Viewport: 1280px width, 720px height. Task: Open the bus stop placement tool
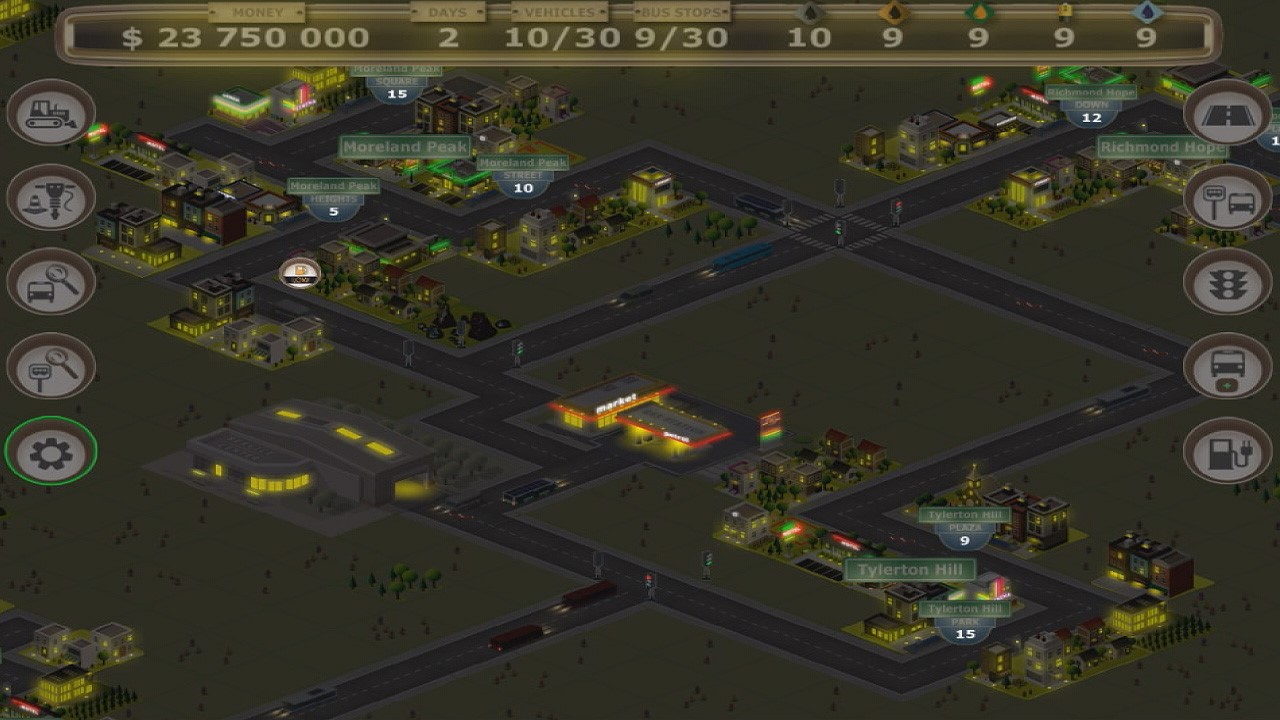[x=1229, y=198]
